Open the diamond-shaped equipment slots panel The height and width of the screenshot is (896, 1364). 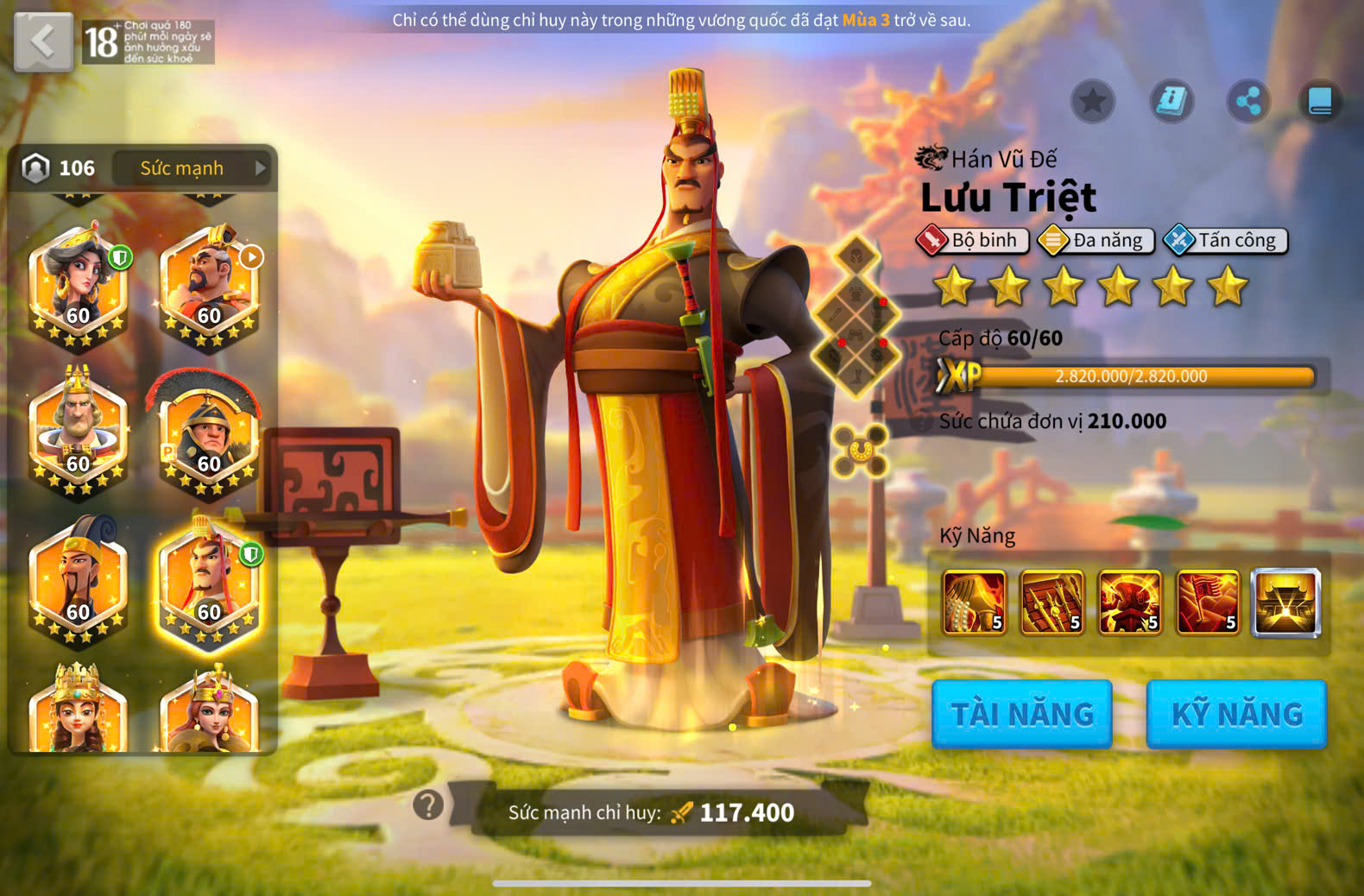(856, 317)
